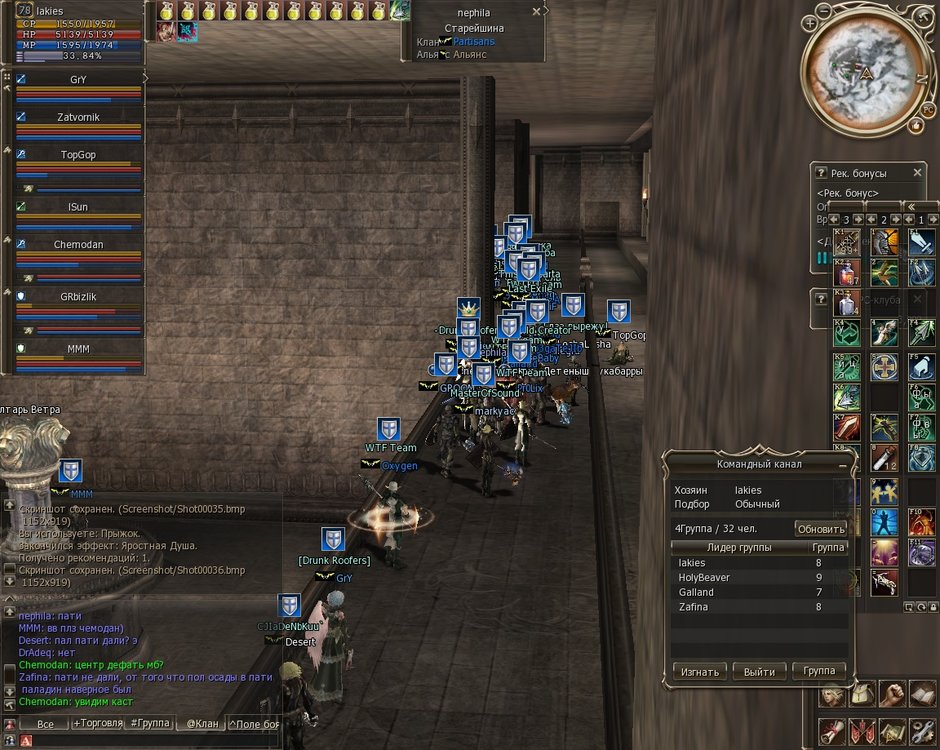
Task: Zoom in the minimap with plus button
Action: coord(808,22)
